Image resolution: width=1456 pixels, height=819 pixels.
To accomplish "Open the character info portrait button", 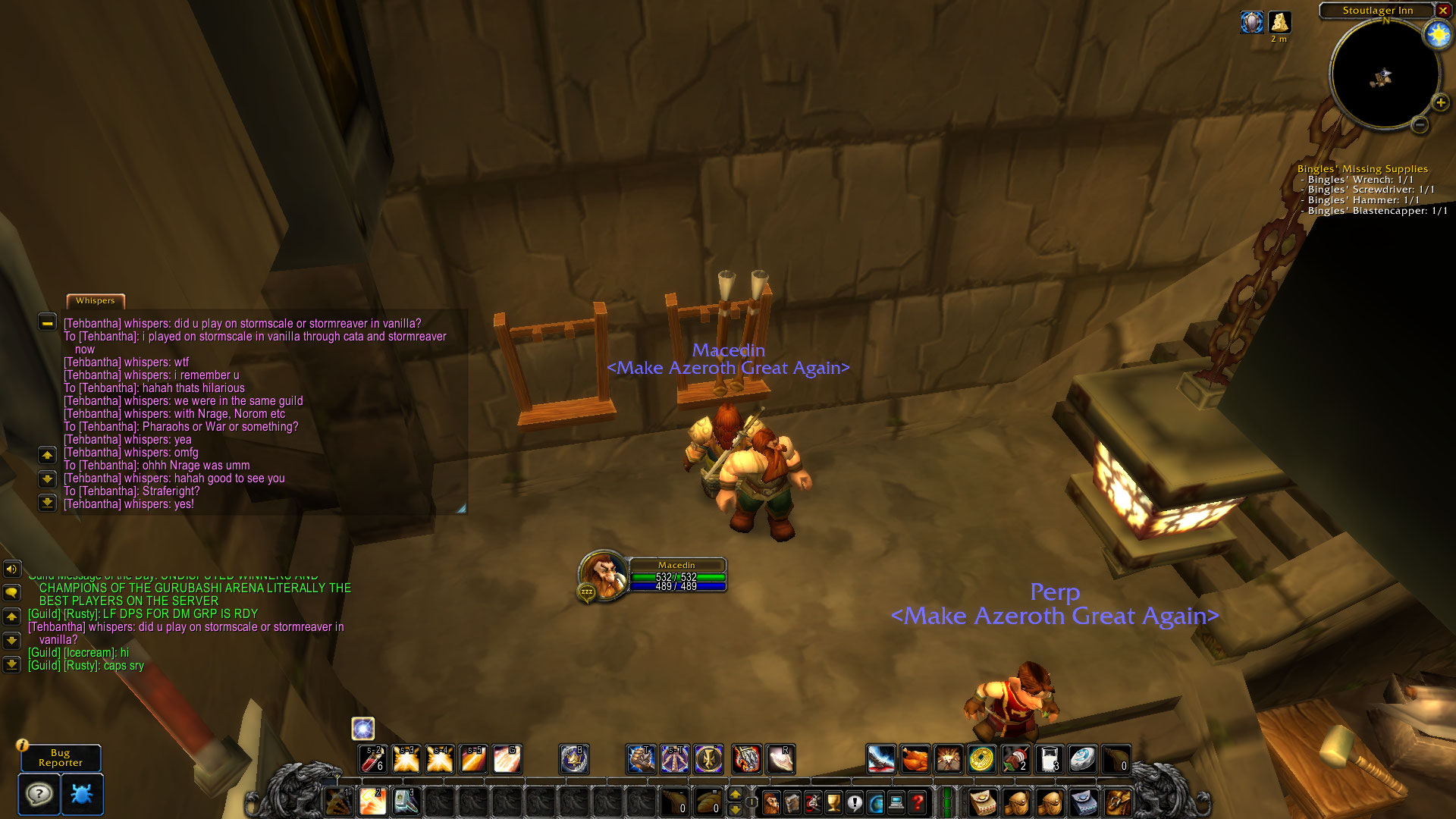I will [770, 802].
